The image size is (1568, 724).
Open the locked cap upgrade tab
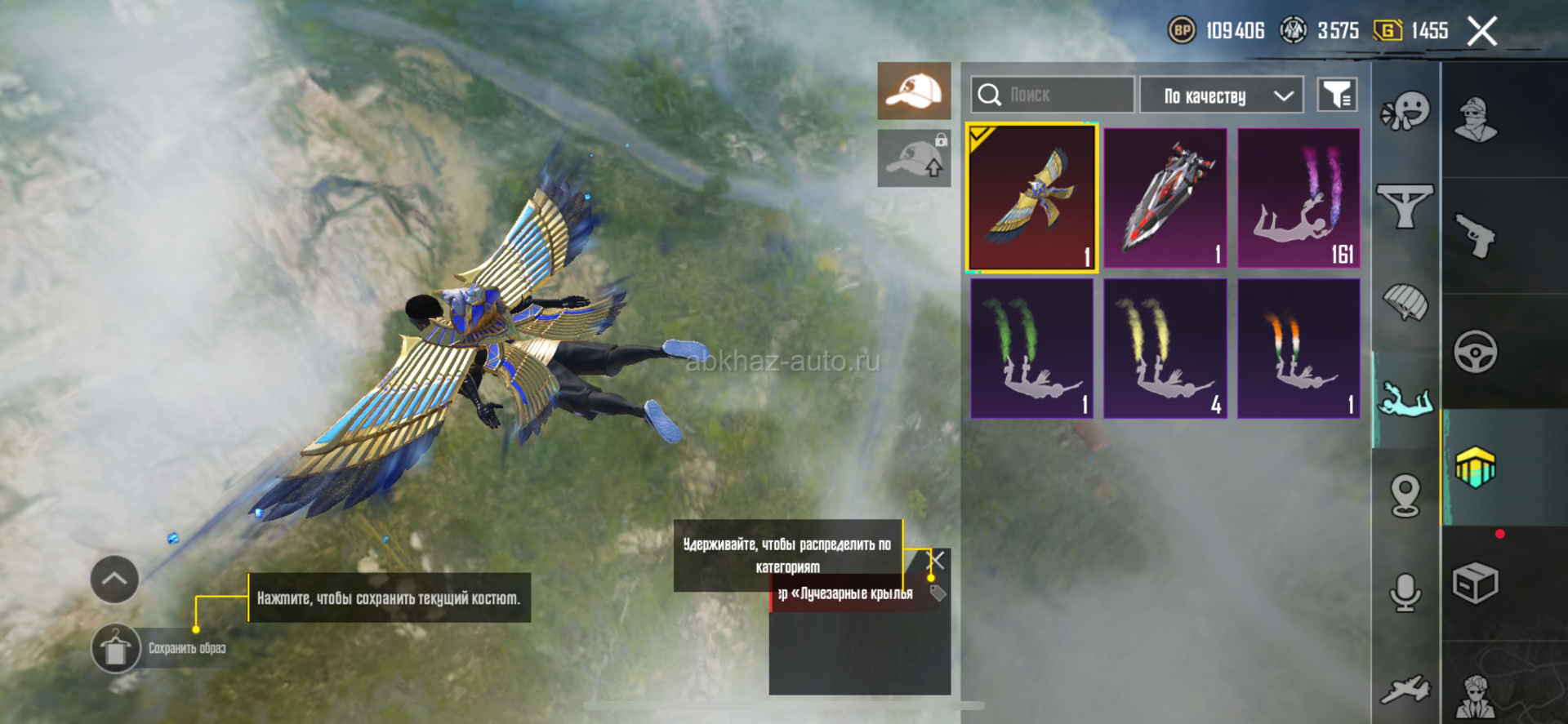pyautogui.click(x=914, y=159)
